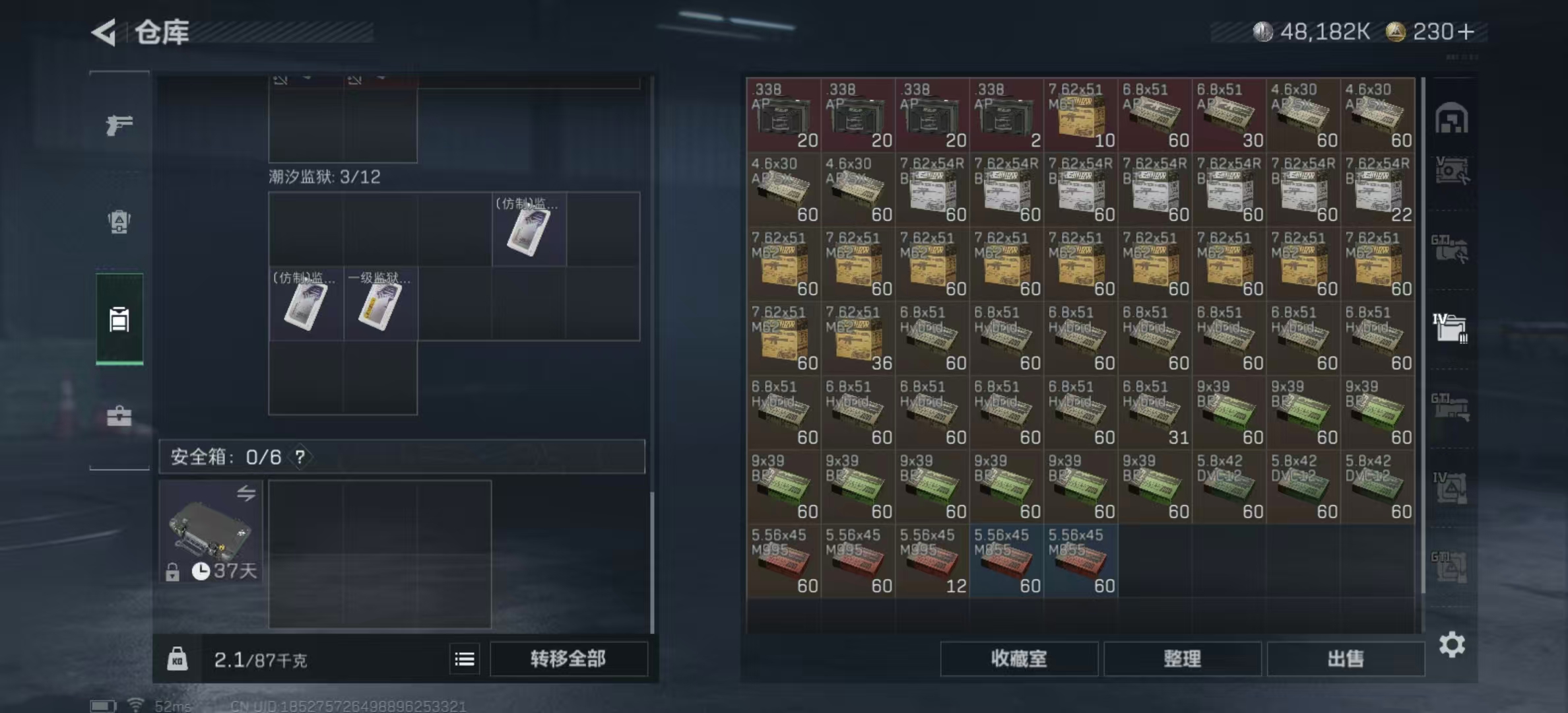Select the pistol weapons category icon
Image resolution: width=1568 pixels, height=713 pixels.
pos(119,125)
